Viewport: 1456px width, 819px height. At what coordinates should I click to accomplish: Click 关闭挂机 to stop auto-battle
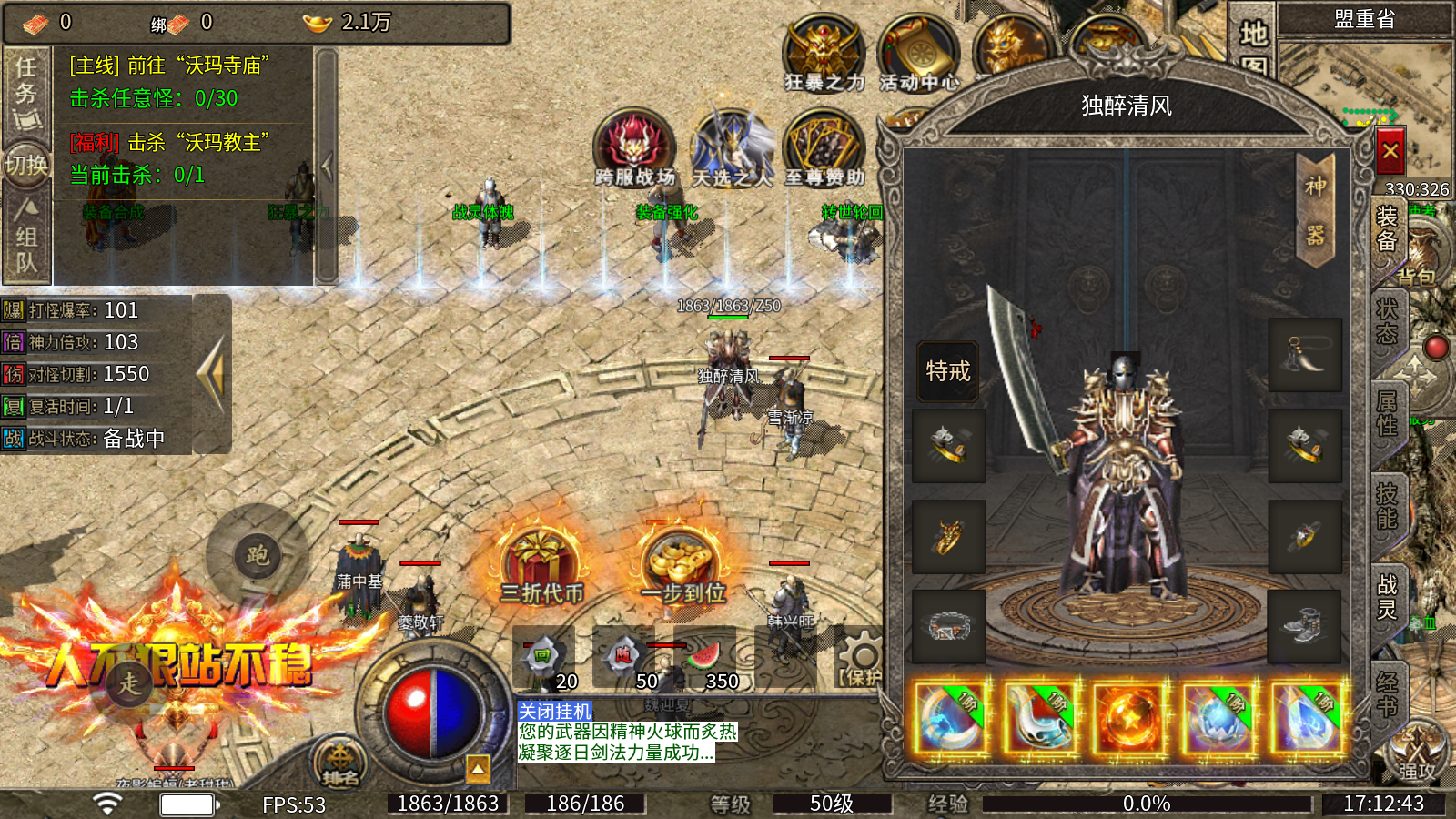coord(554,711)
